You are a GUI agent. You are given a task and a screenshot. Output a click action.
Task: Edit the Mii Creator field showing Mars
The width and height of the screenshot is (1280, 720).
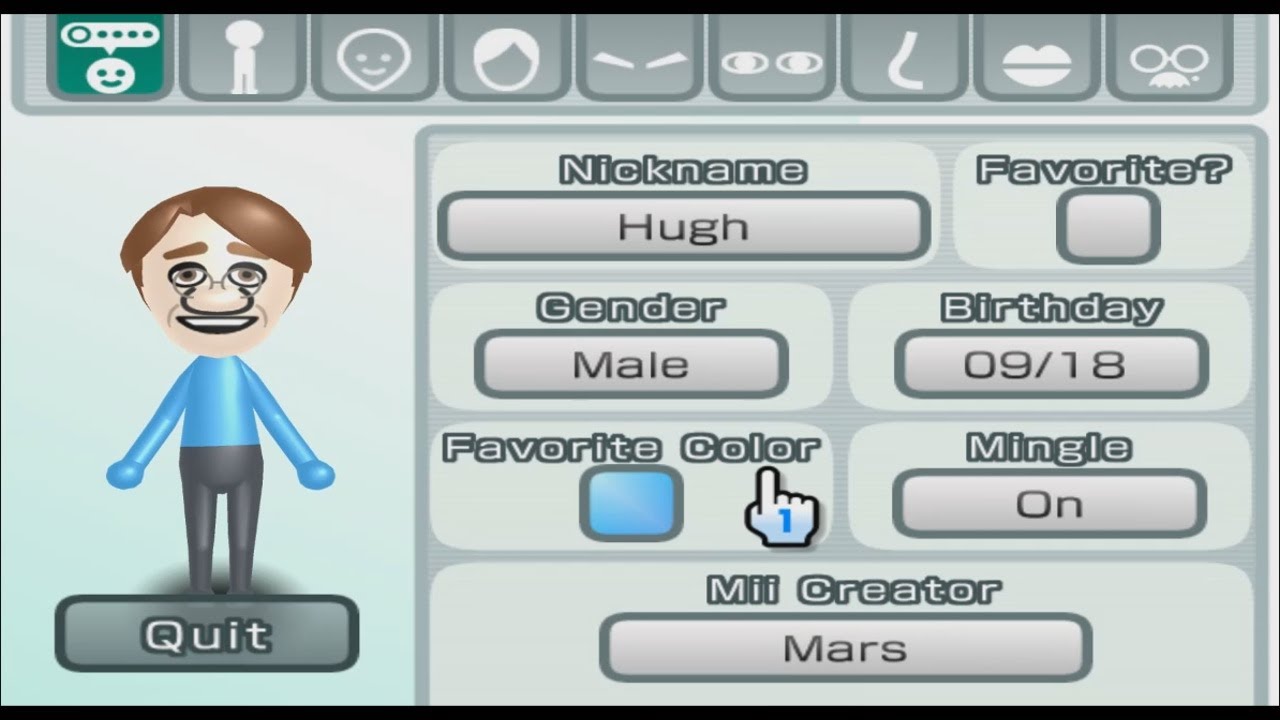[x=845, y=648]
